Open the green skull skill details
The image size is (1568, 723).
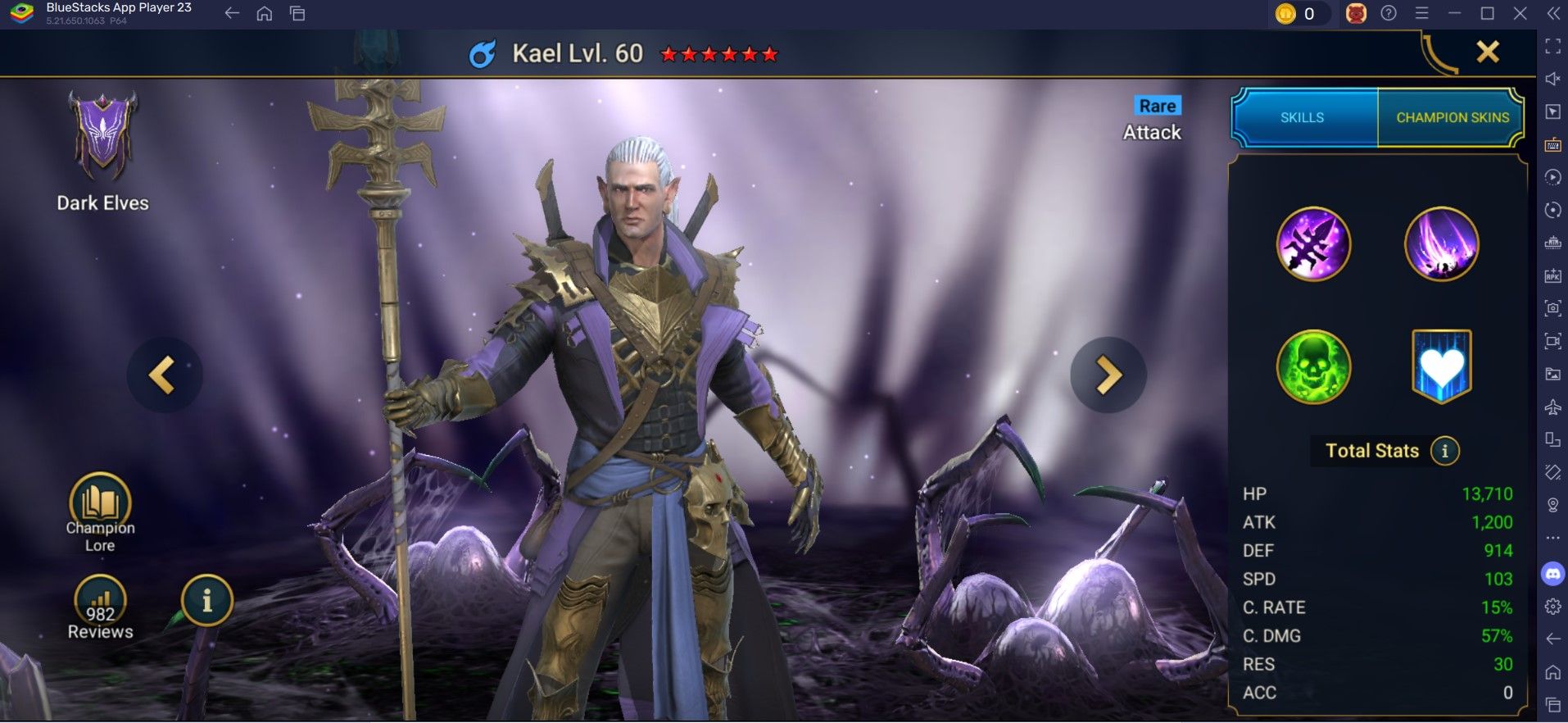[x=1313, y=367]
